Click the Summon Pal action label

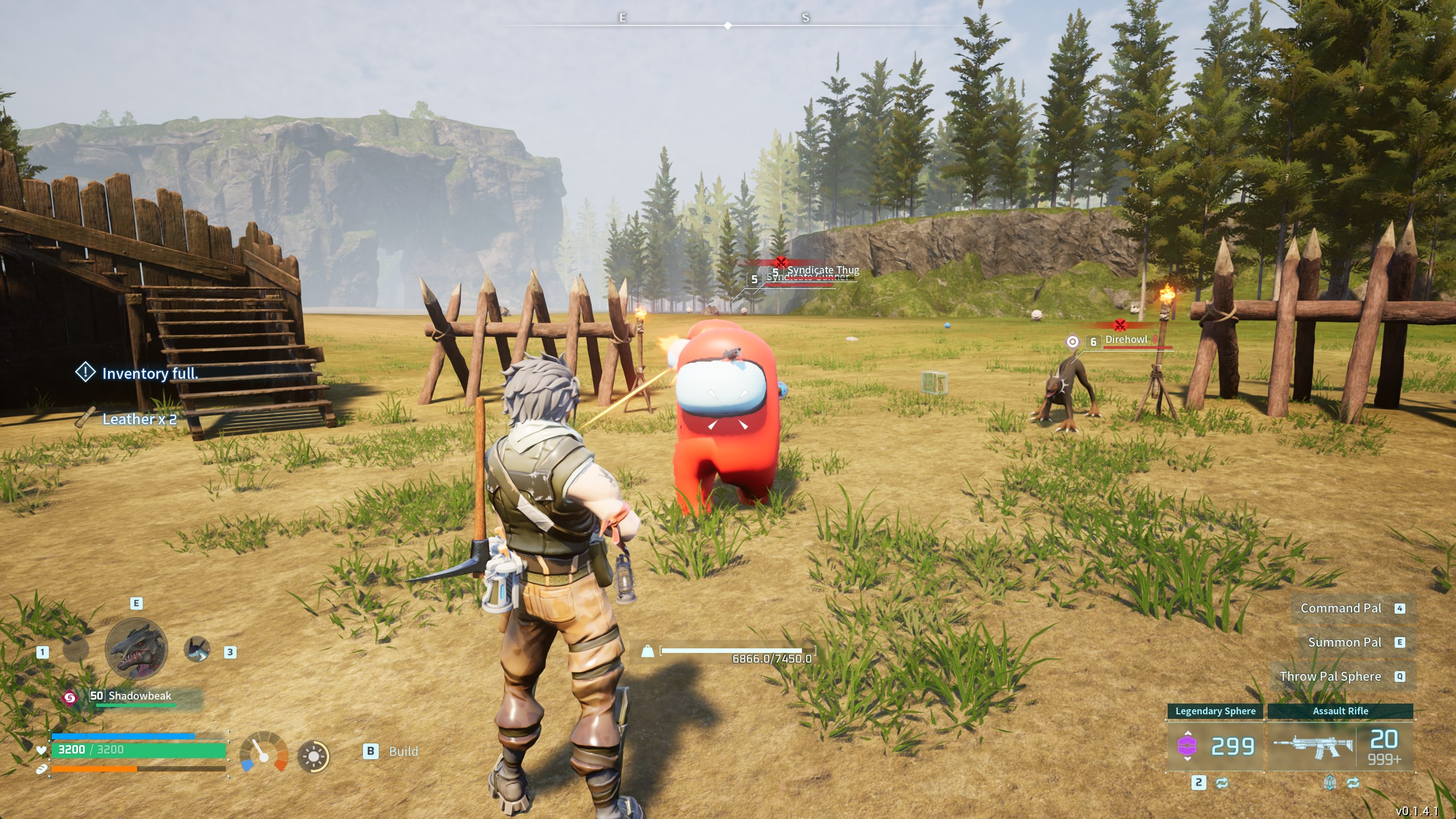coord(1346,642)
